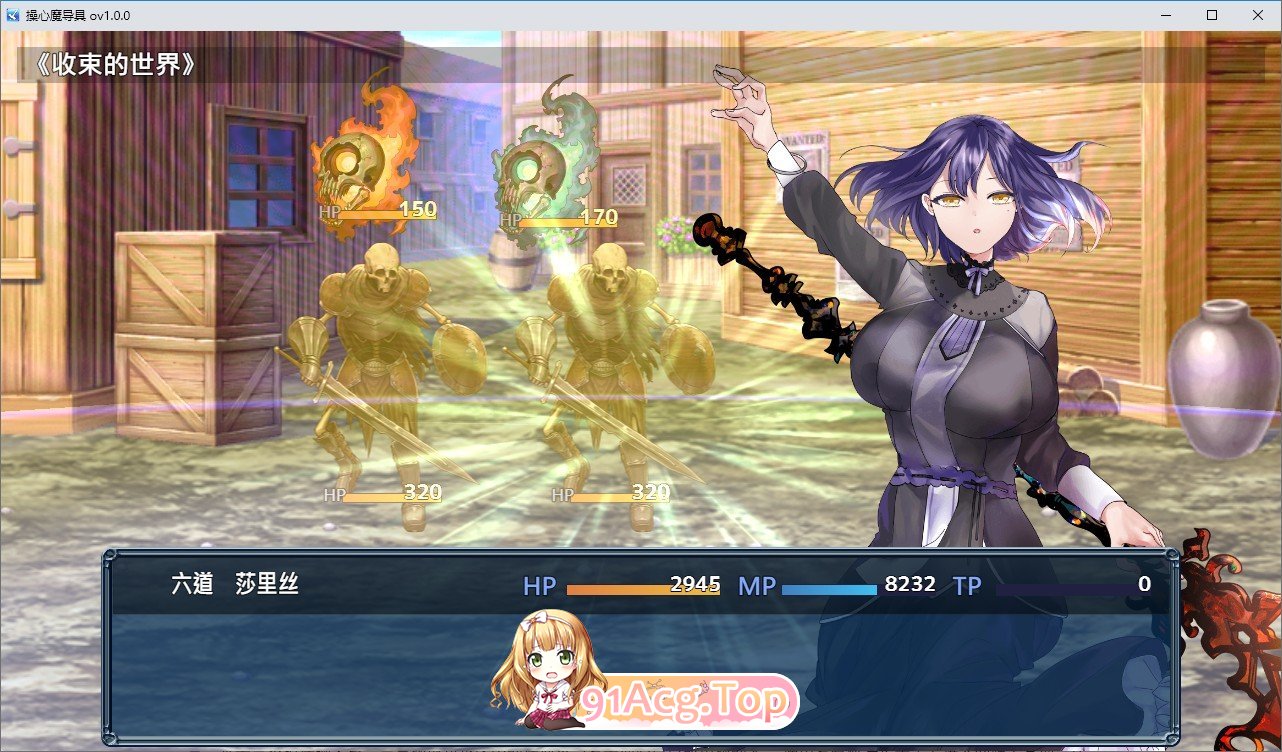Click the game application icon in title bar

pos(12,15)
